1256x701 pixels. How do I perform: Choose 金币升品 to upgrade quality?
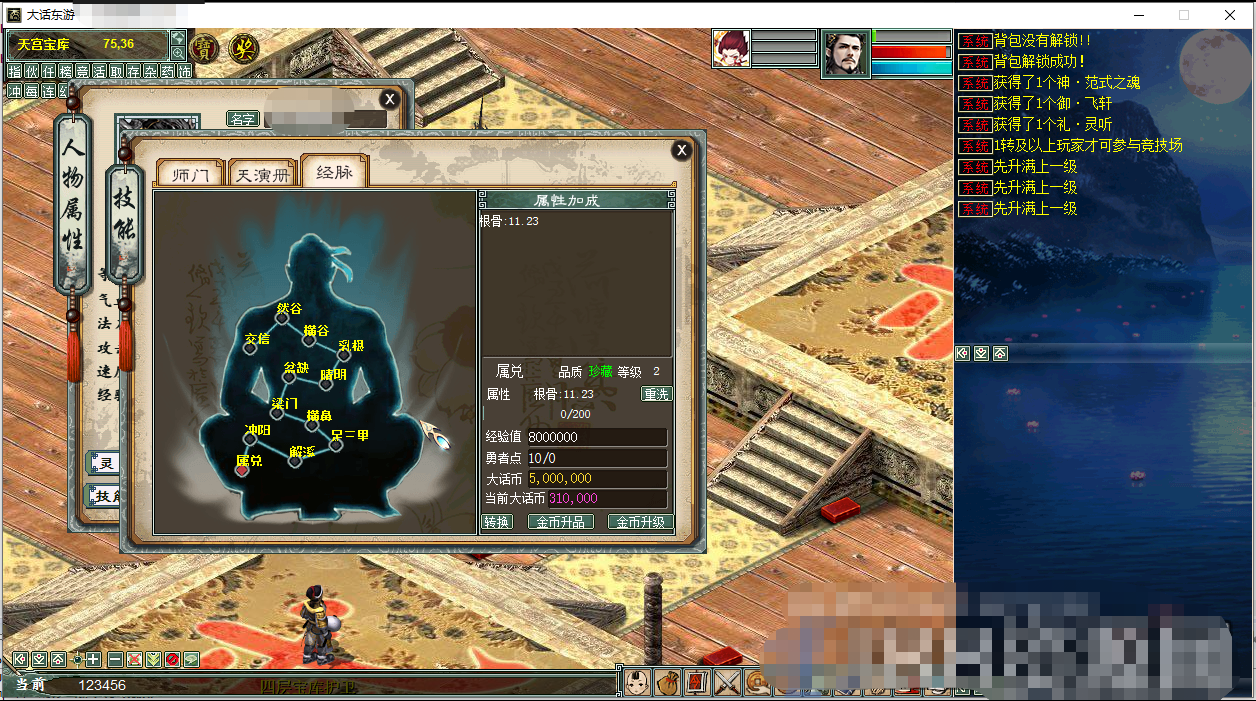561,522
